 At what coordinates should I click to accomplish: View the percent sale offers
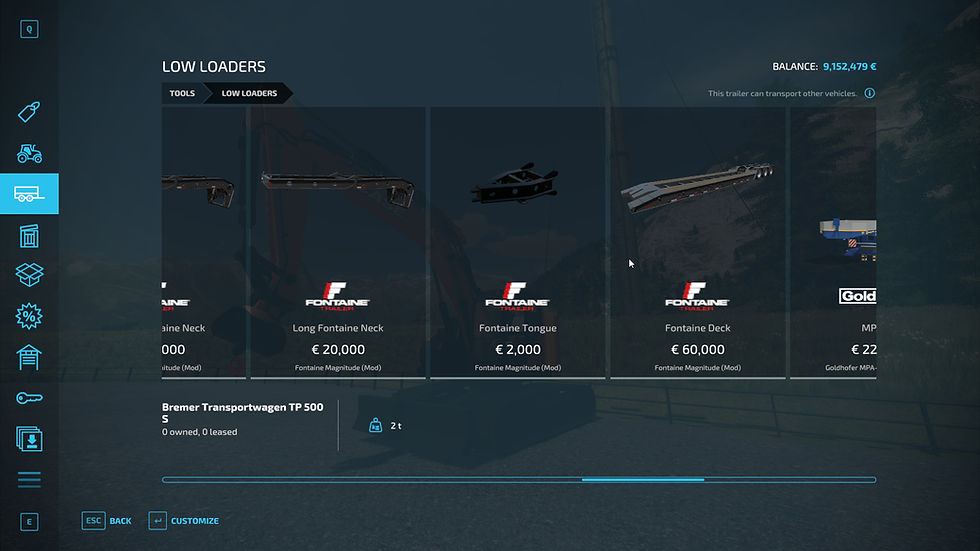tap(29, 316)
